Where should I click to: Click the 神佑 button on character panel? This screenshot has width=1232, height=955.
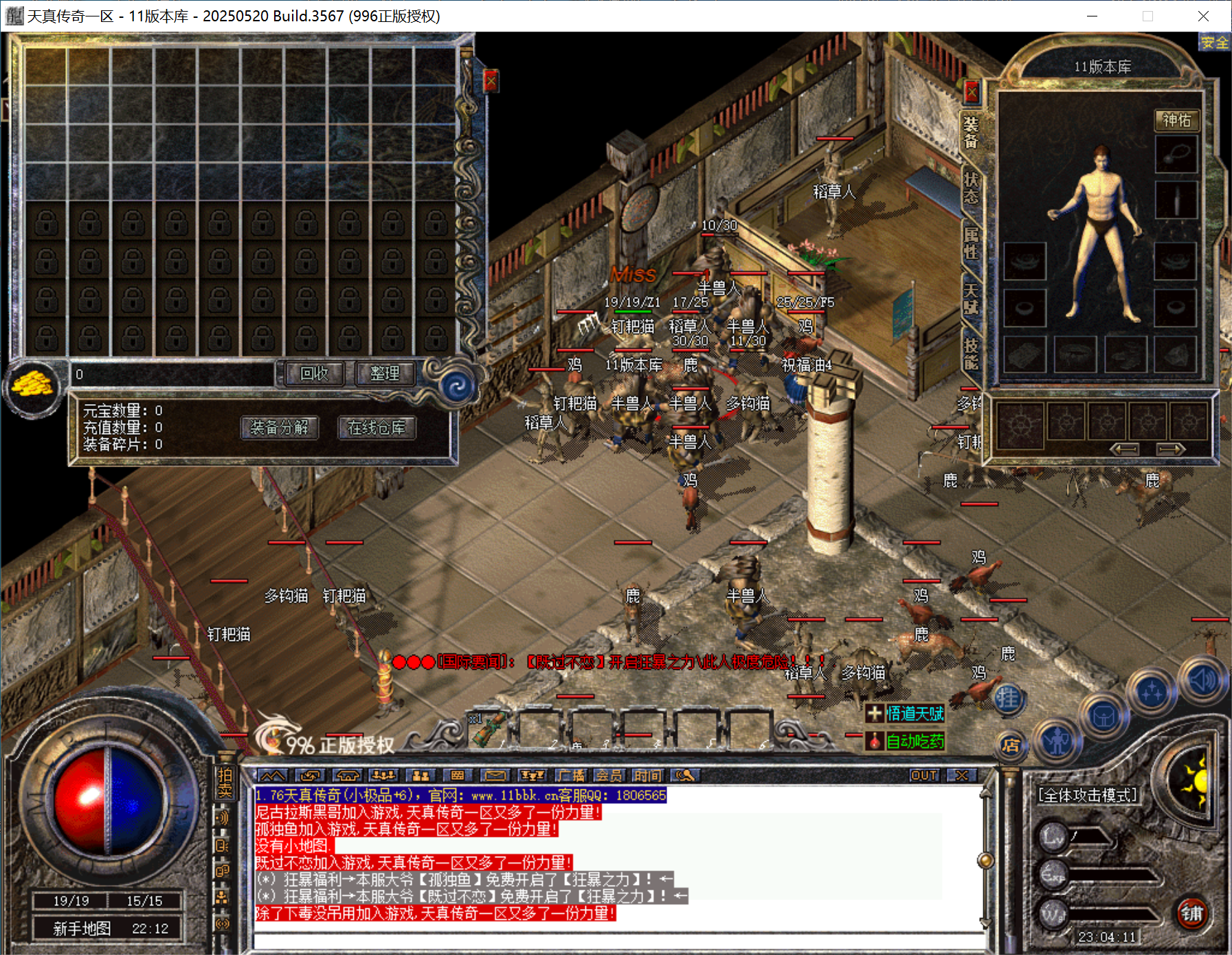pos(1176,120)
